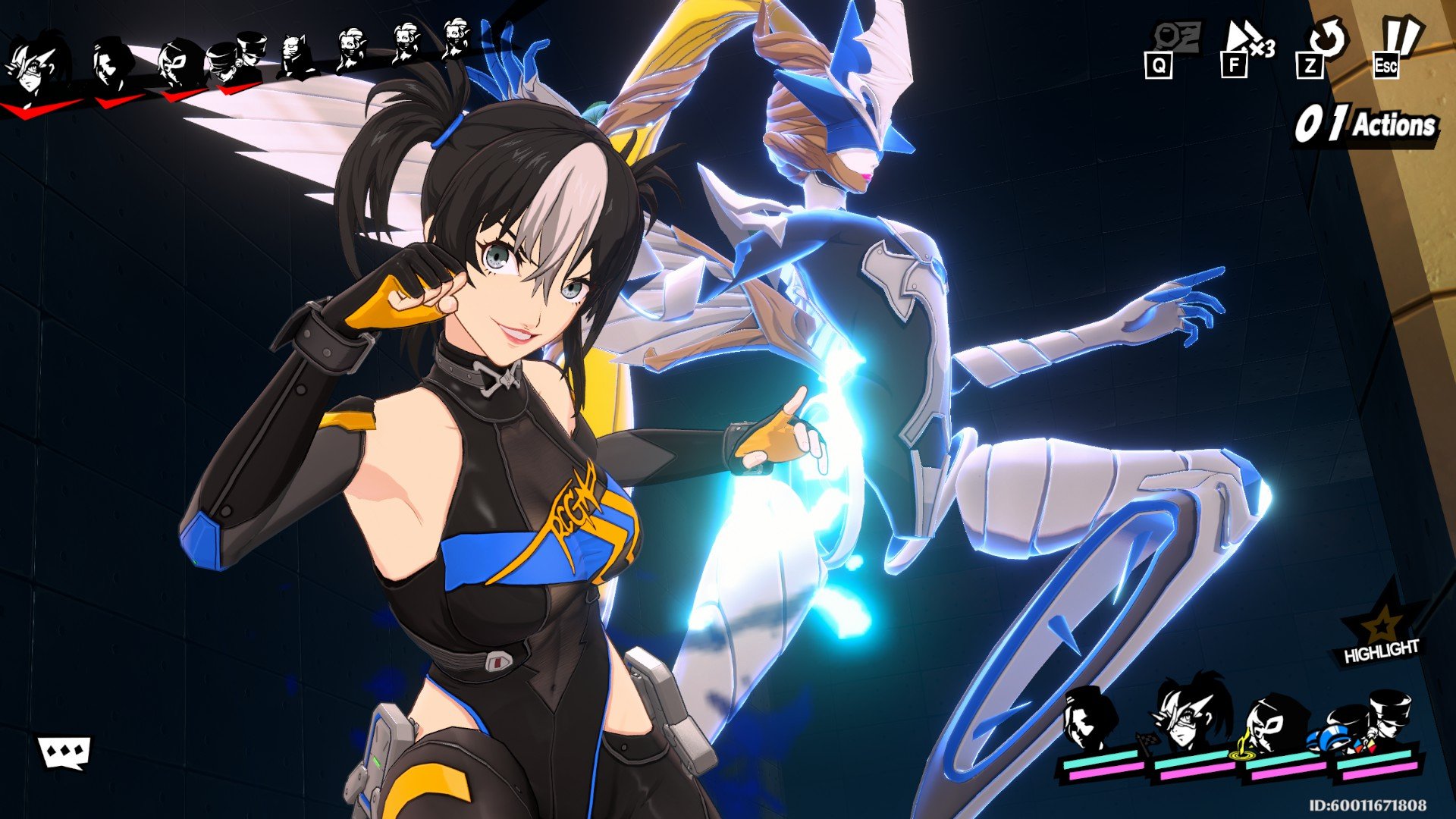Click the greyed-out key-shaped icon

(x=1173, y=39)
